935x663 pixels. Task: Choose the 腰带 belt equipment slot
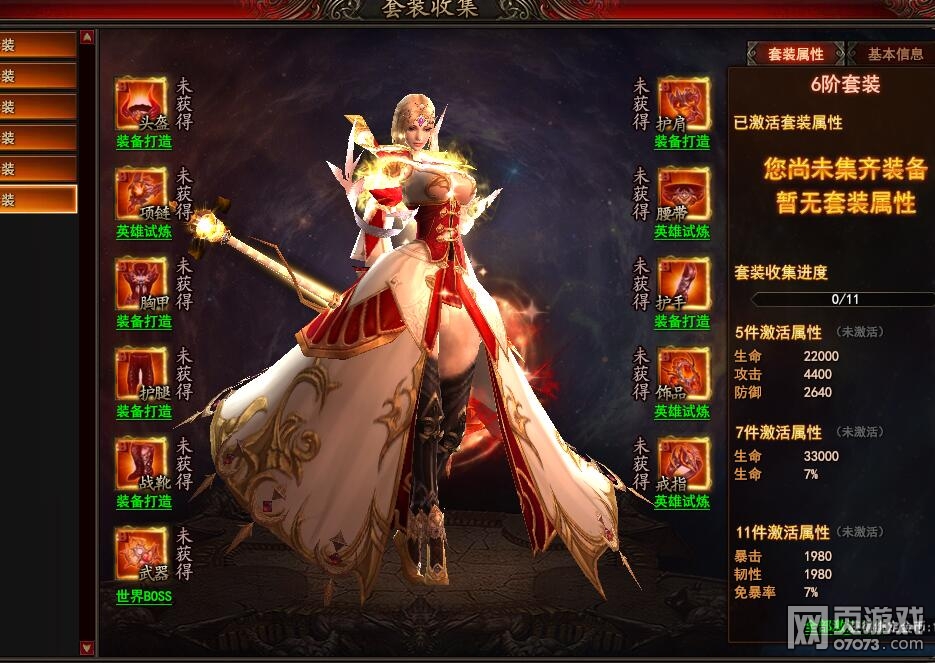point(684,193)
